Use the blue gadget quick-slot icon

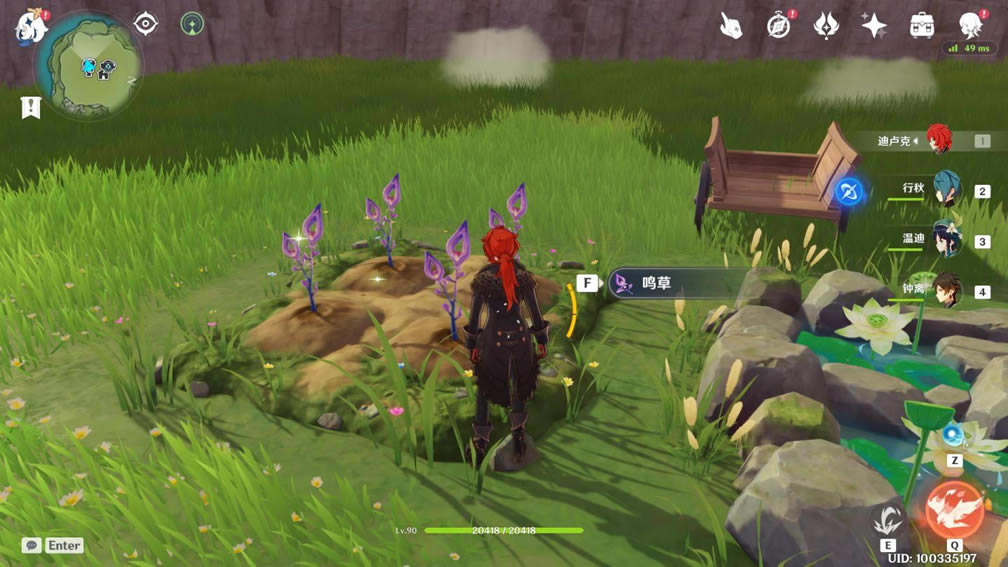[x=953, y=436]
